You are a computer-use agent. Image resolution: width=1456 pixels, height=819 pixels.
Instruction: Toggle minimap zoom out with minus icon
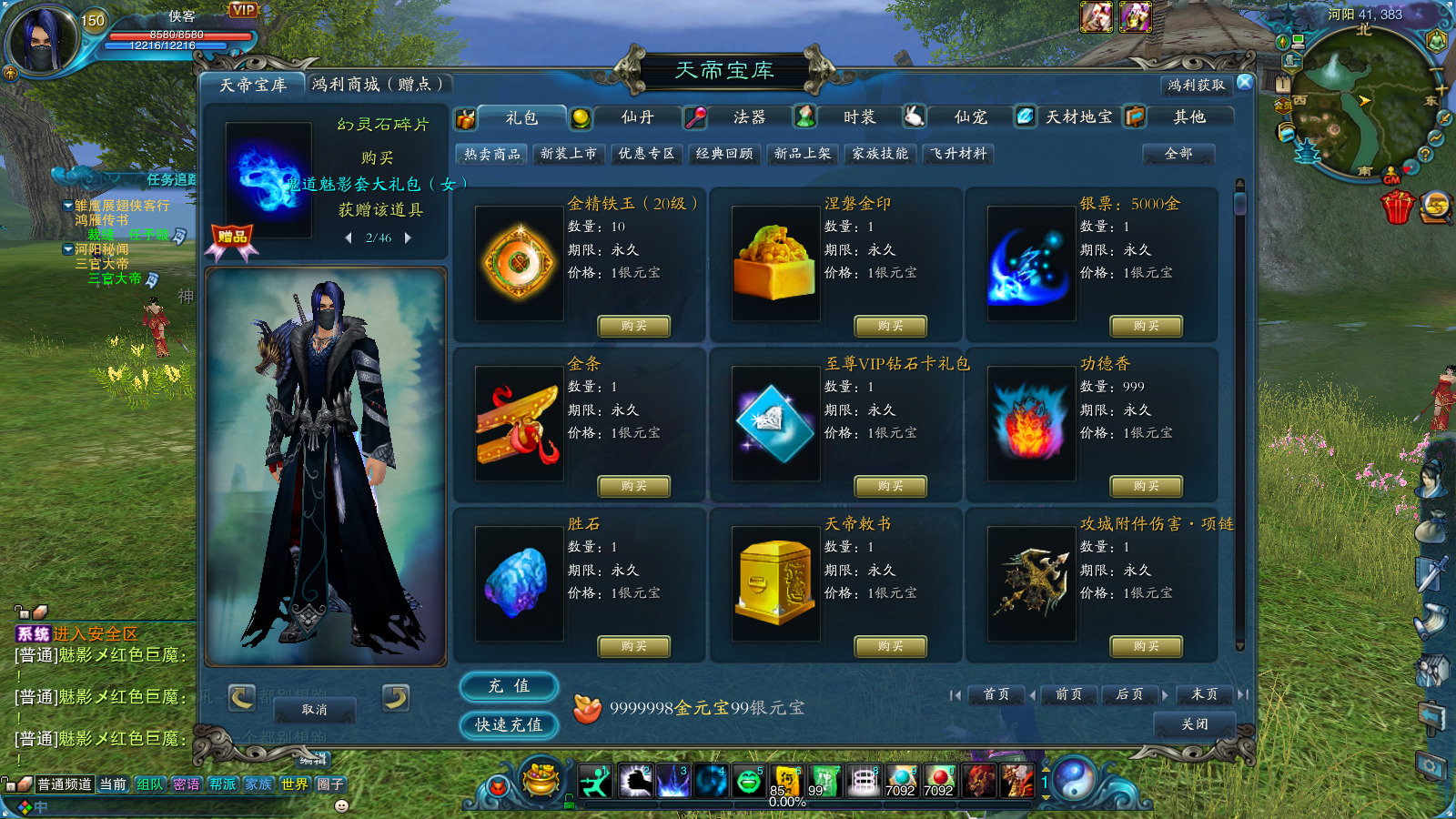pyautogui.click(x=1436, y=71)
